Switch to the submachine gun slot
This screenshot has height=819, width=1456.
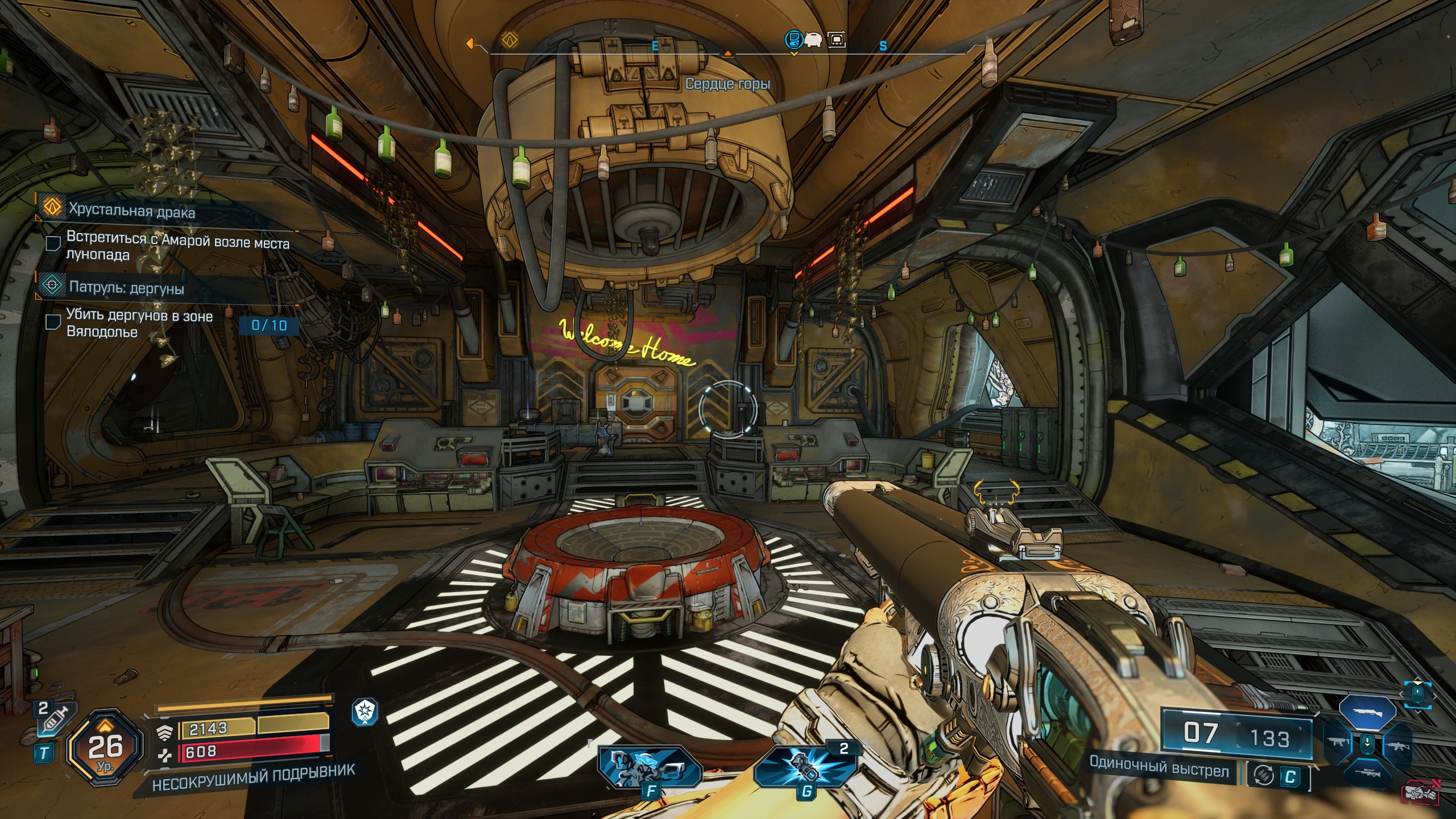point(1338,743)
